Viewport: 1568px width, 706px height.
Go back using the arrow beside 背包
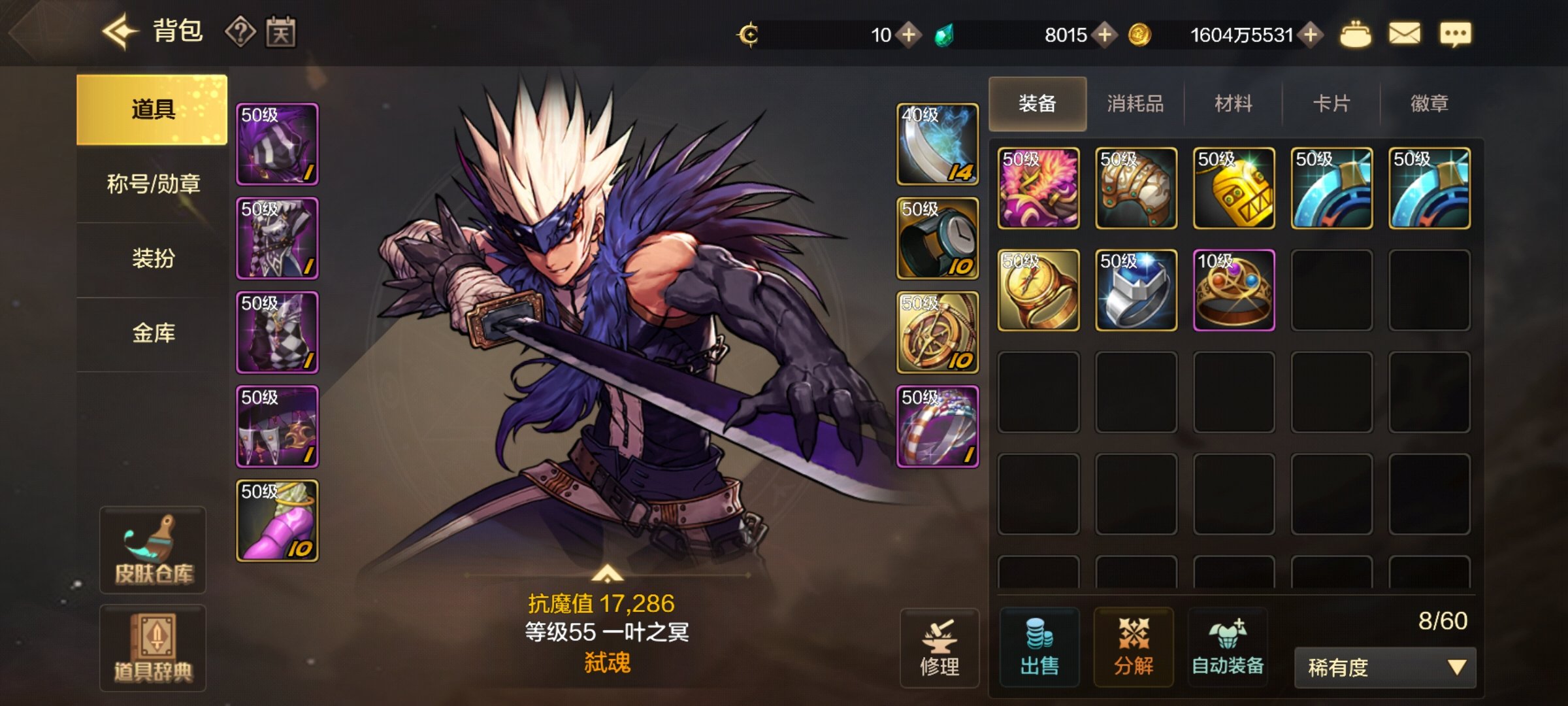[120, 31]
